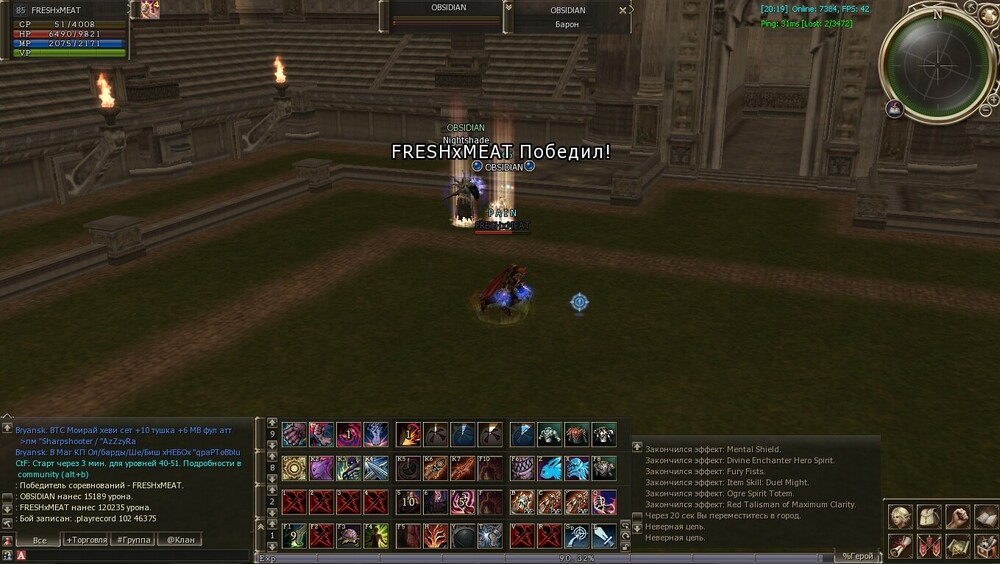
Task: Use the crosshair target action icon
Action: coord(577,536)
